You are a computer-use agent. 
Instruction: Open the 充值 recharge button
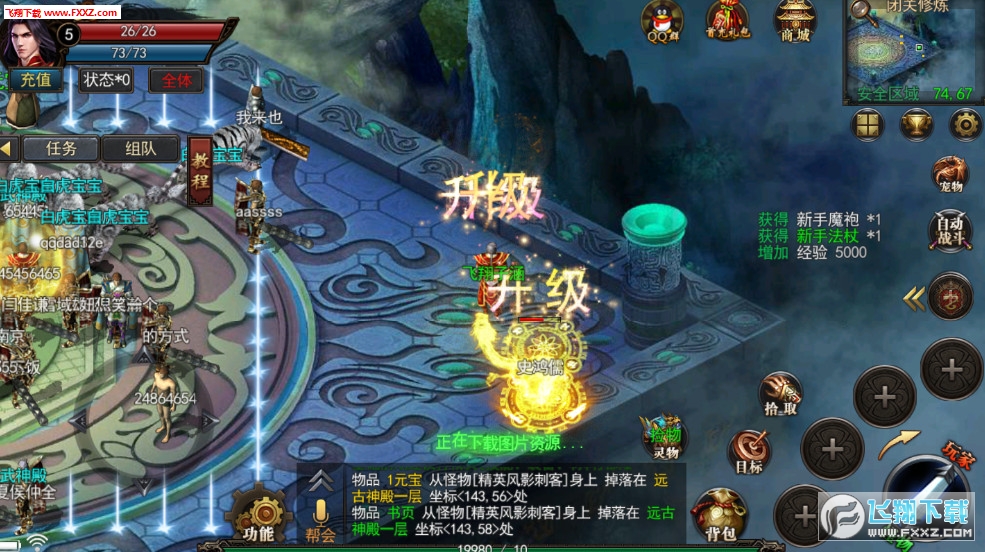click(35, 80)
